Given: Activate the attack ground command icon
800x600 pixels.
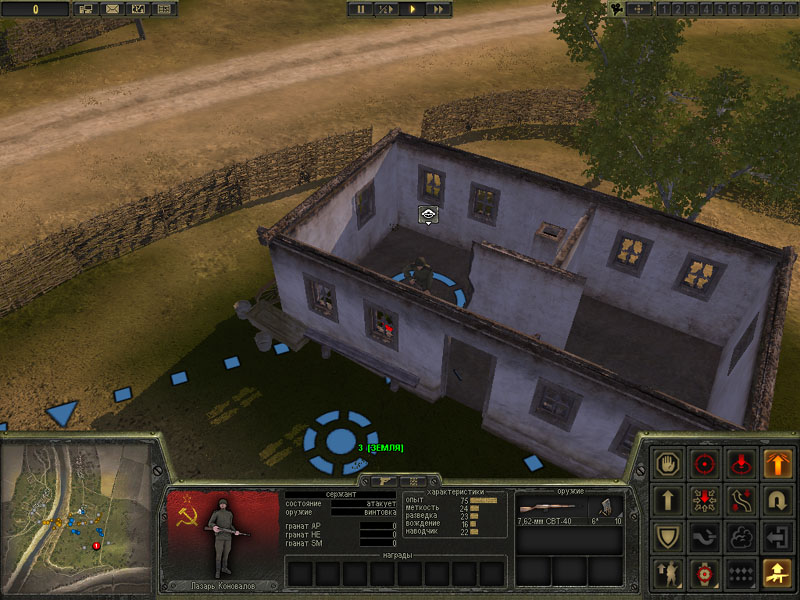Looking at the screenshot, I should [741, 463].
